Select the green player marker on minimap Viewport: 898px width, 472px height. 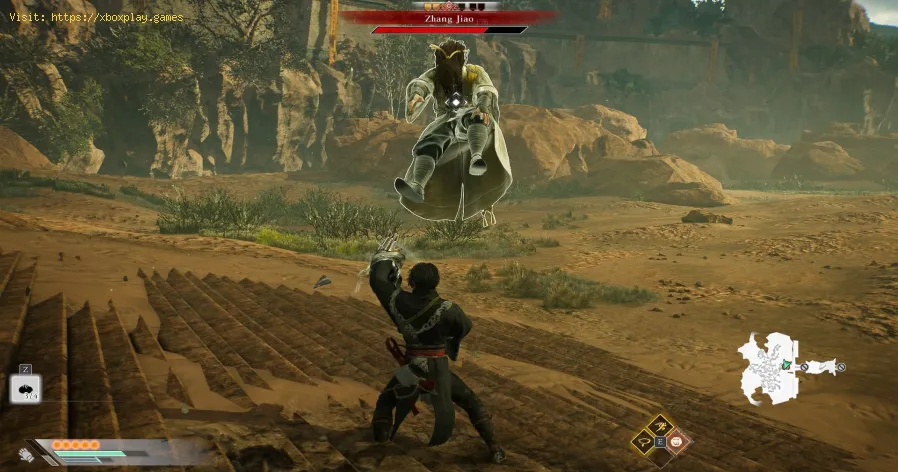click(787, 363)
